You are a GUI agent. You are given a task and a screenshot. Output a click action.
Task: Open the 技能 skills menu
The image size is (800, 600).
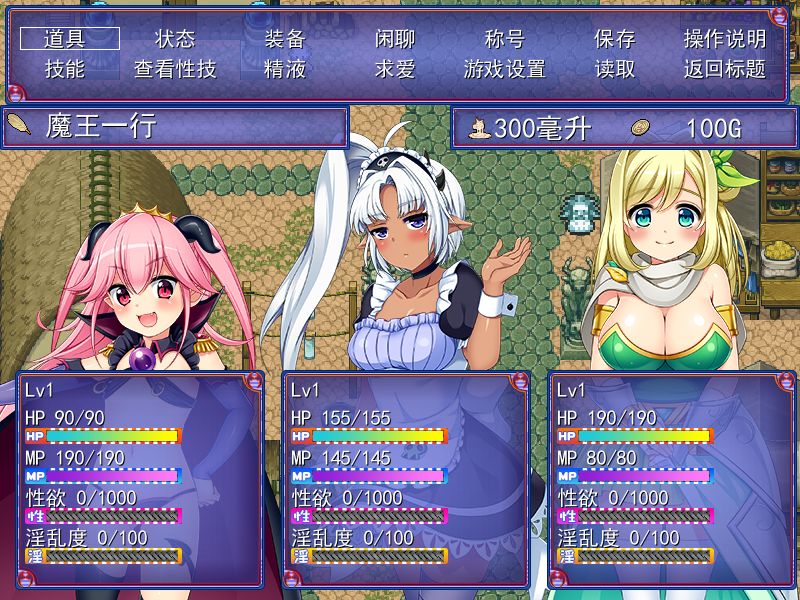pos(66,69)
